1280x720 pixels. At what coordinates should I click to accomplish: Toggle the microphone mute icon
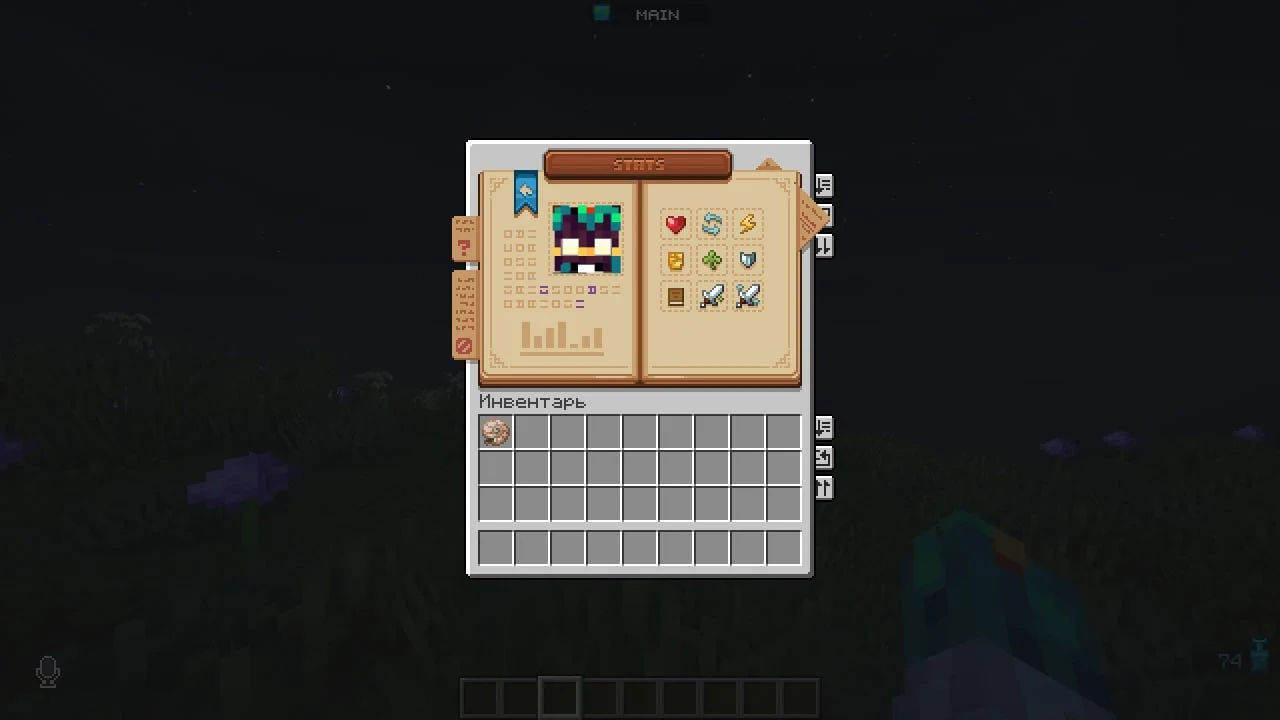47,672
